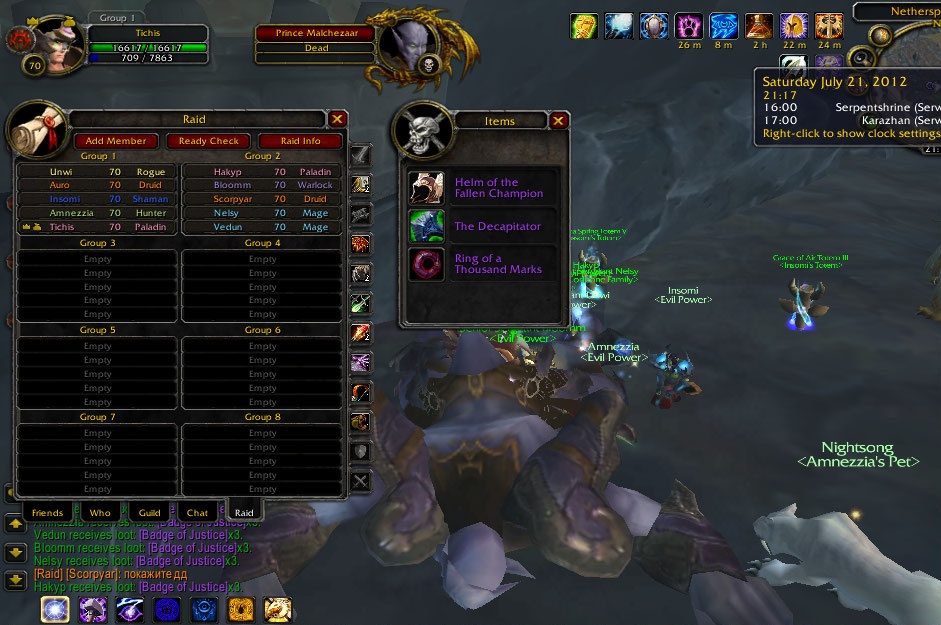Viewport: 941px width, 625px height.
Task: Switch to the Who tab
Action: point(100,513)
